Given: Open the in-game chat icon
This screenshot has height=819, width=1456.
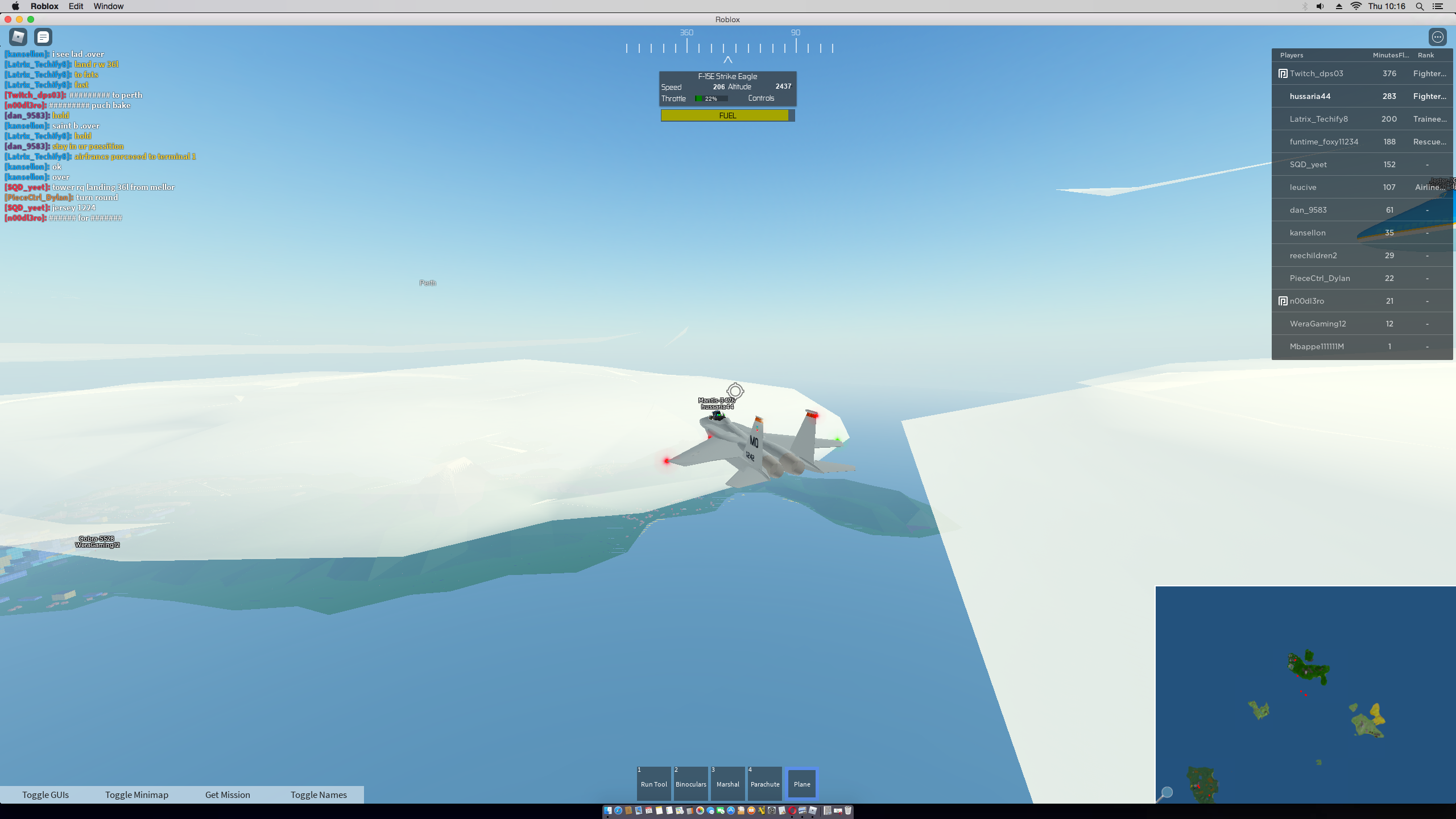Looking at the screenshot, I should [x=43, y=36].
